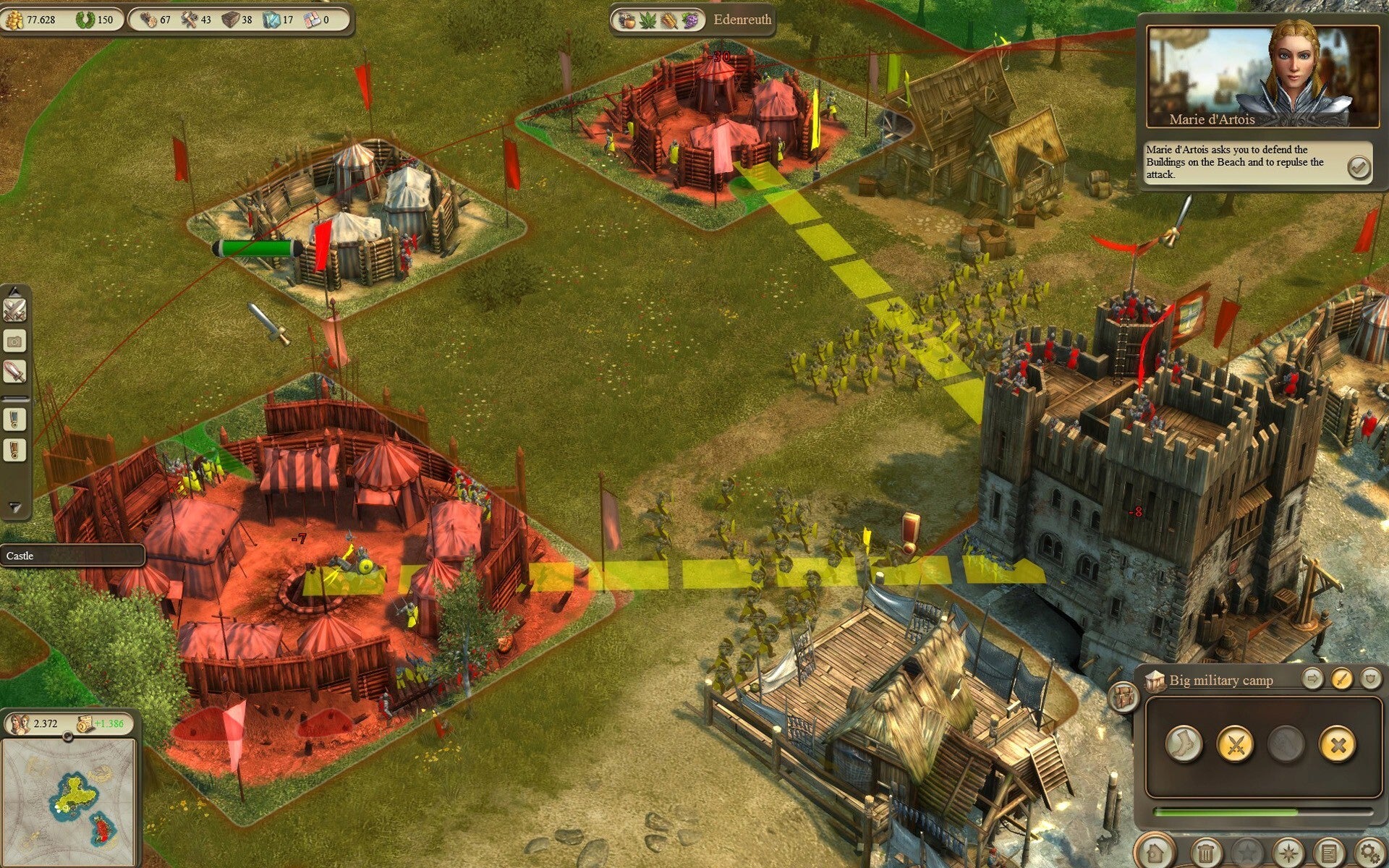This screenshot has width=1389, height=868.
Task: Activate the crossed swords attack order
Action: 1235,744
